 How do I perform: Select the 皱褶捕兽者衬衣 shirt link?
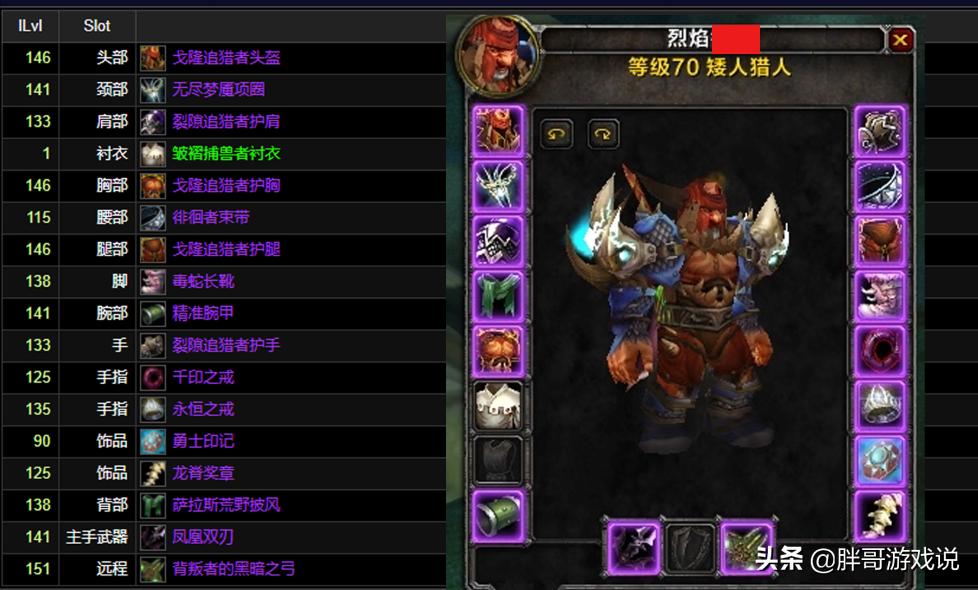226,153
